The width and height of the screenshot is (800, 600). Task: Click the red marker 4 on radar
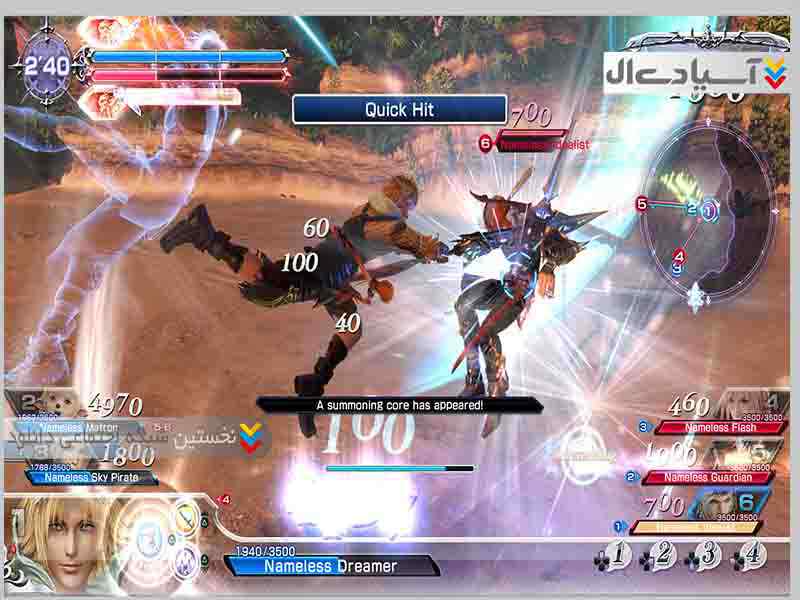coord(680,255)
